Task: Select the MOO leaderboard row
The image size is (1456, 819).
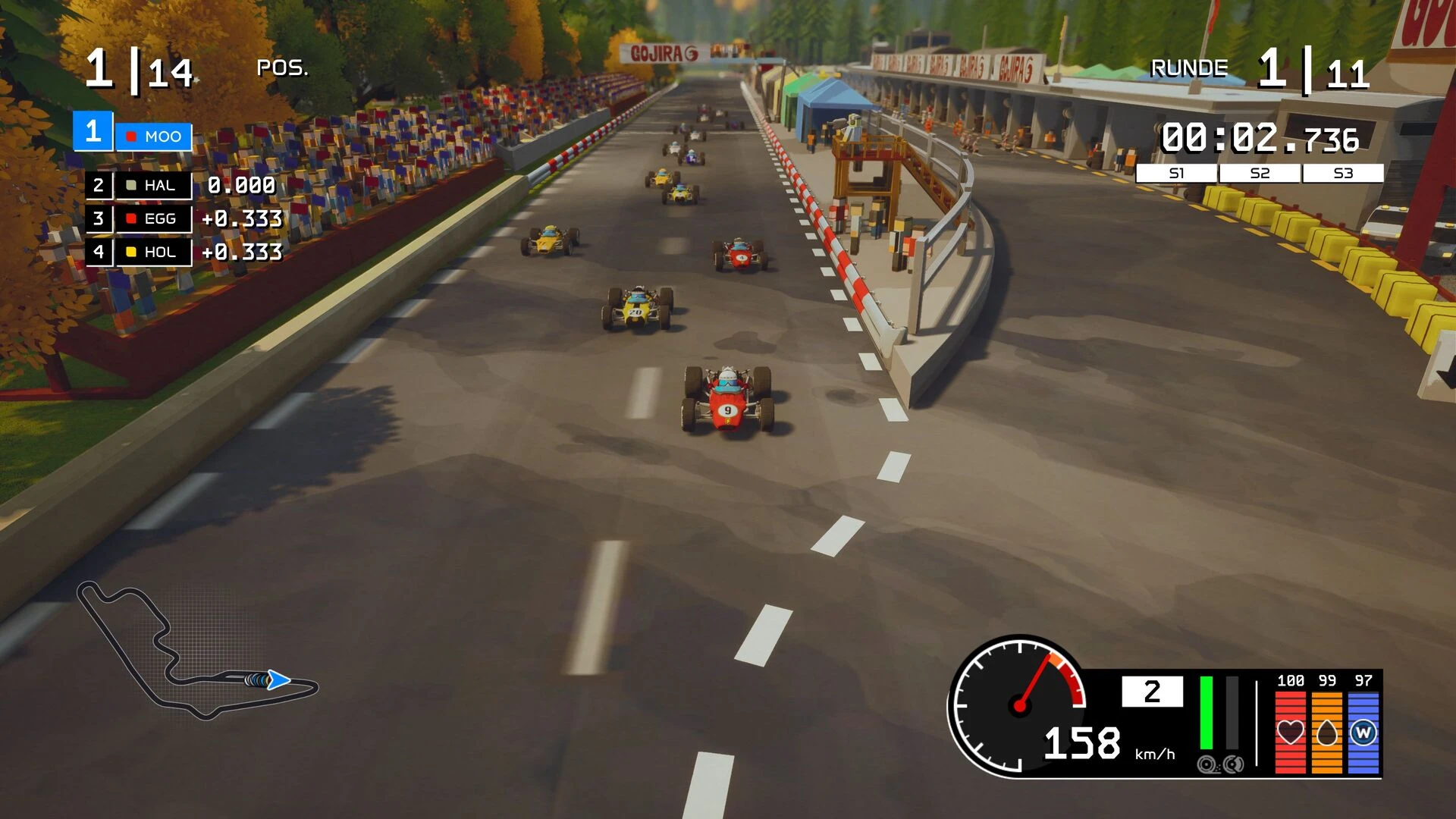Action: [x=153, y=136]
